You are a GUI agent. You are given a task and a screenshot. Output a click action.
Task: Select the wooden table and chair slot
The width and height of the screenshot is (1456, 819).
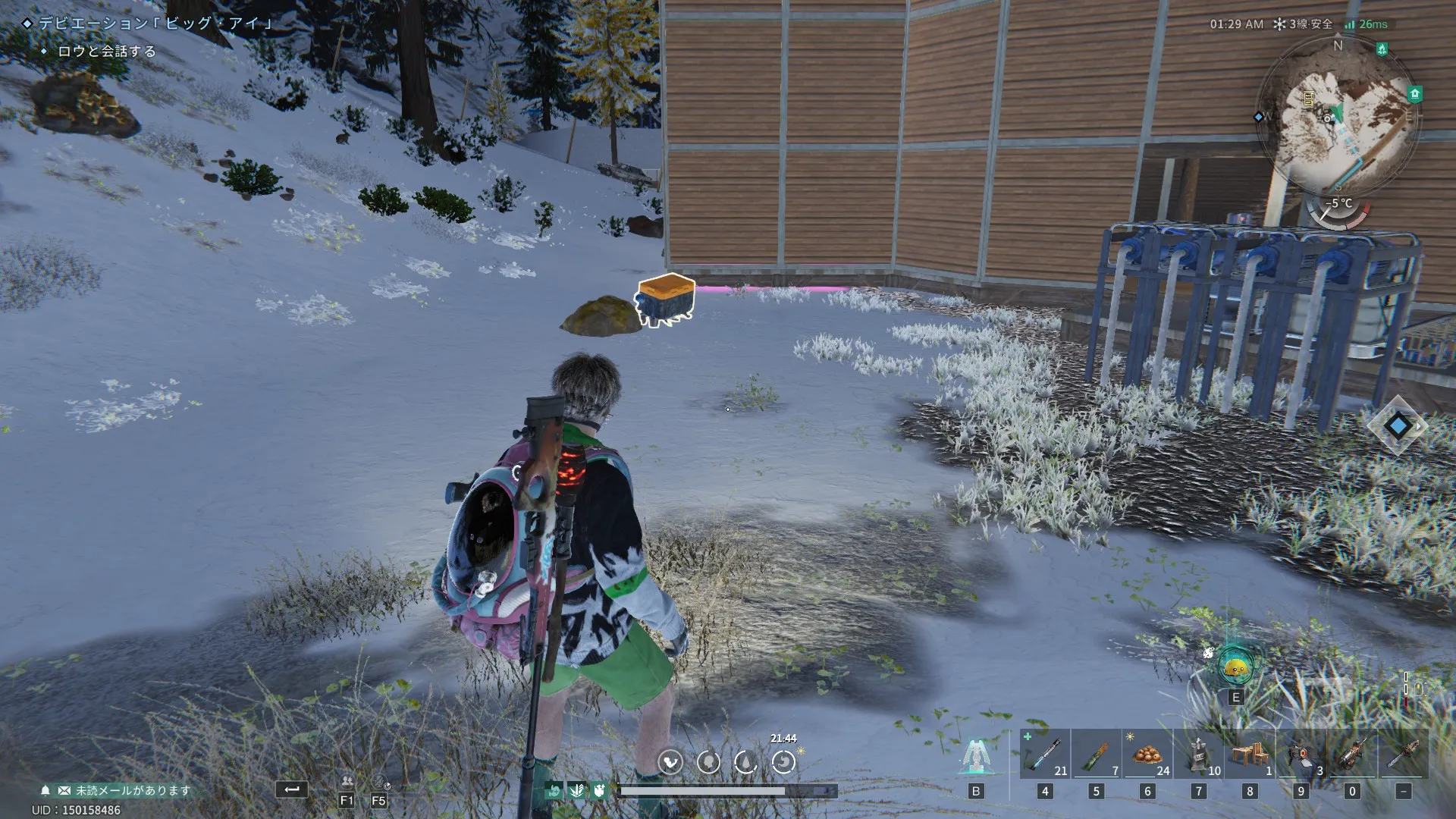(x=1250, y=754)
